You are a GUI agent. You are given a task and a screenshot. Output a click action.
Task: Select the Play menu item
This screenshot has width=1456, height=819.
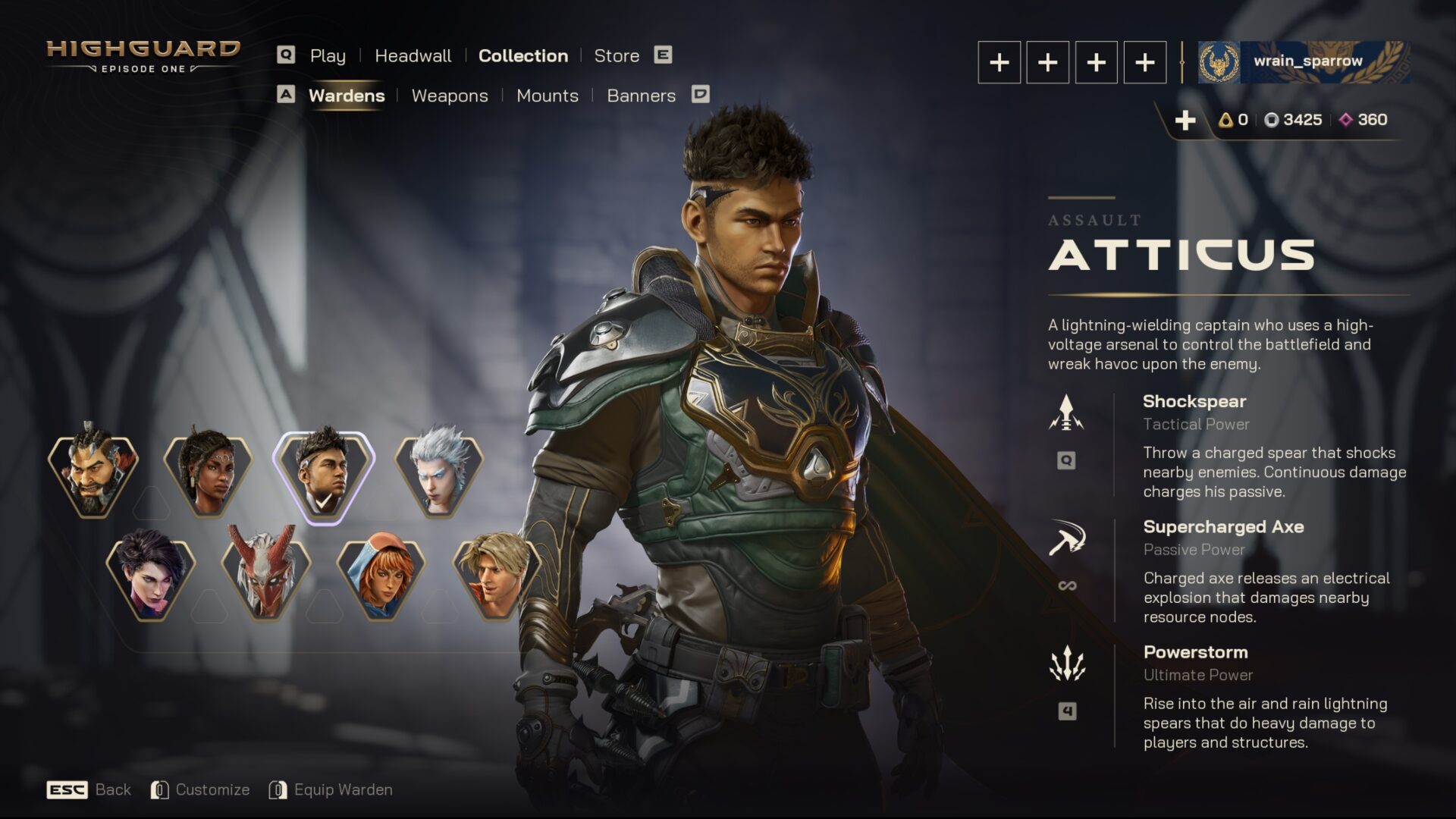pyautogui.click(x=328, y=55)
